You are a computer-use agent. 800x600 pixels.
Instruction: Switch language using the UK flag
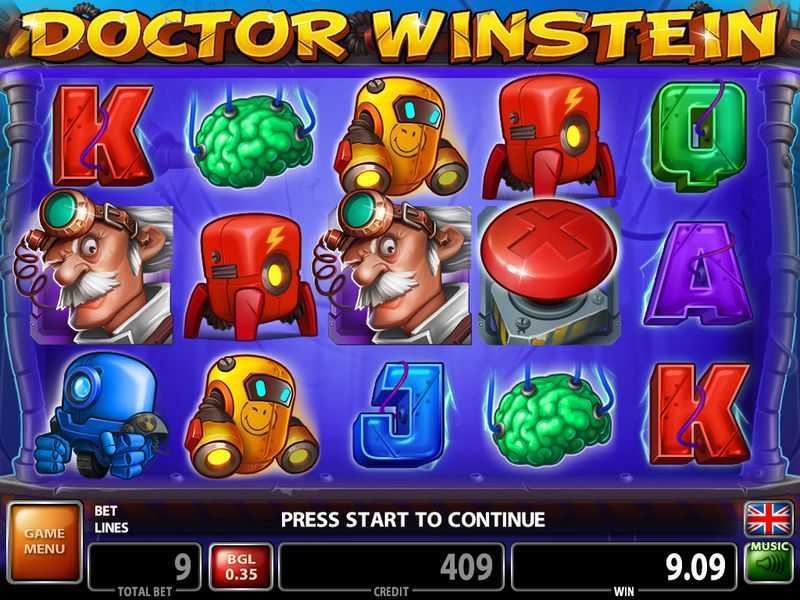pos(768,520)
